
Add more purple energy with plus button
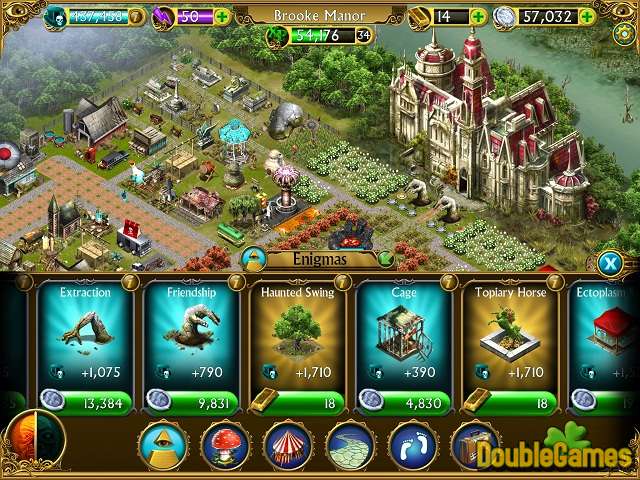(221, 16)
